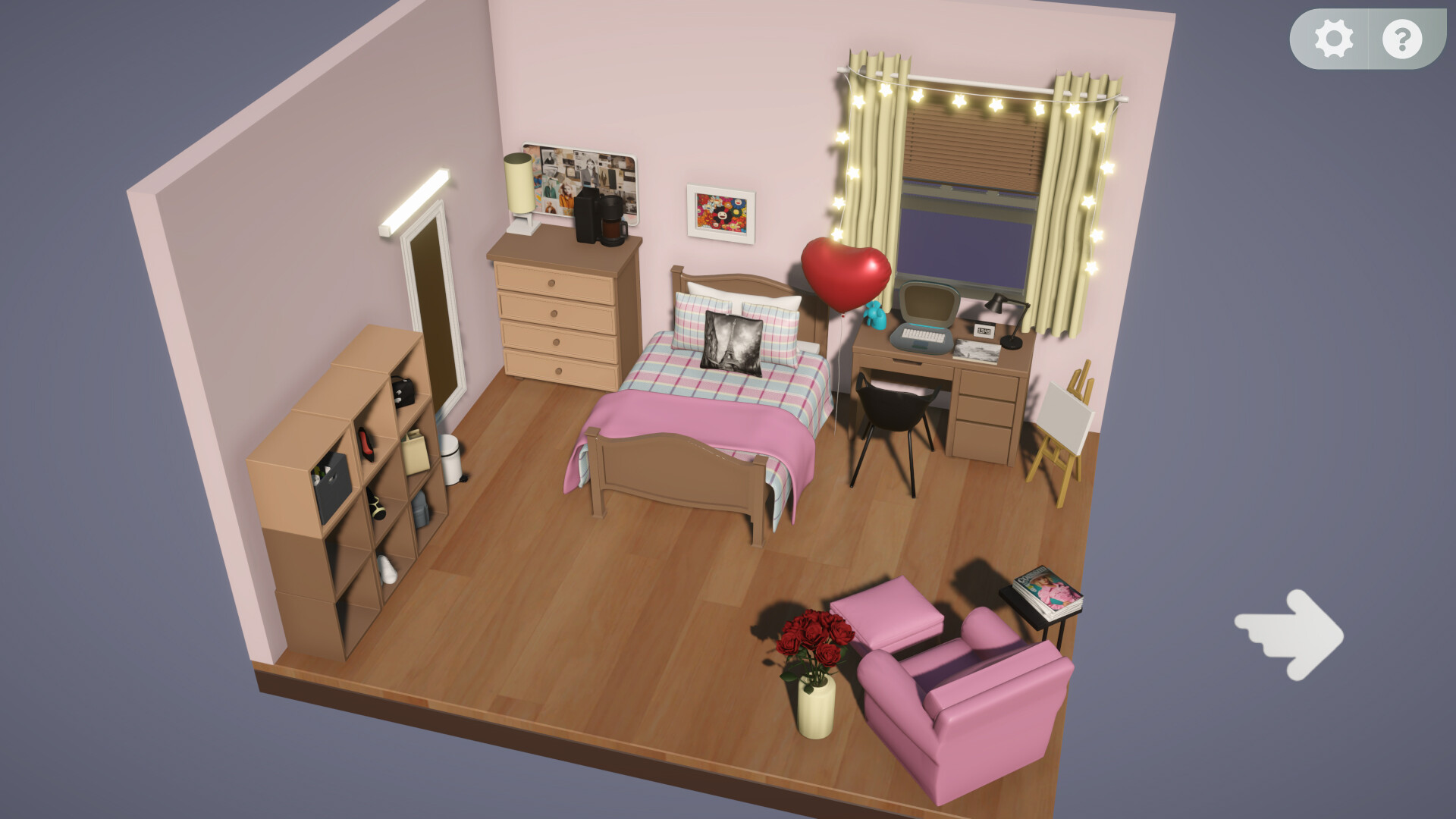Open the settings gear menu
Screen dimensions: 1456x819
pos(1333,39)
